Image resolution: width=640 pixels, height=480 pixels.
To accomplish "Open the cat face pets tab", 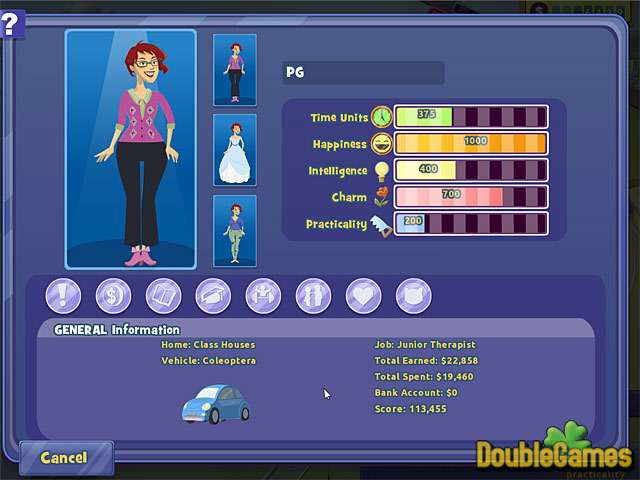I will [x=413, y=295].
